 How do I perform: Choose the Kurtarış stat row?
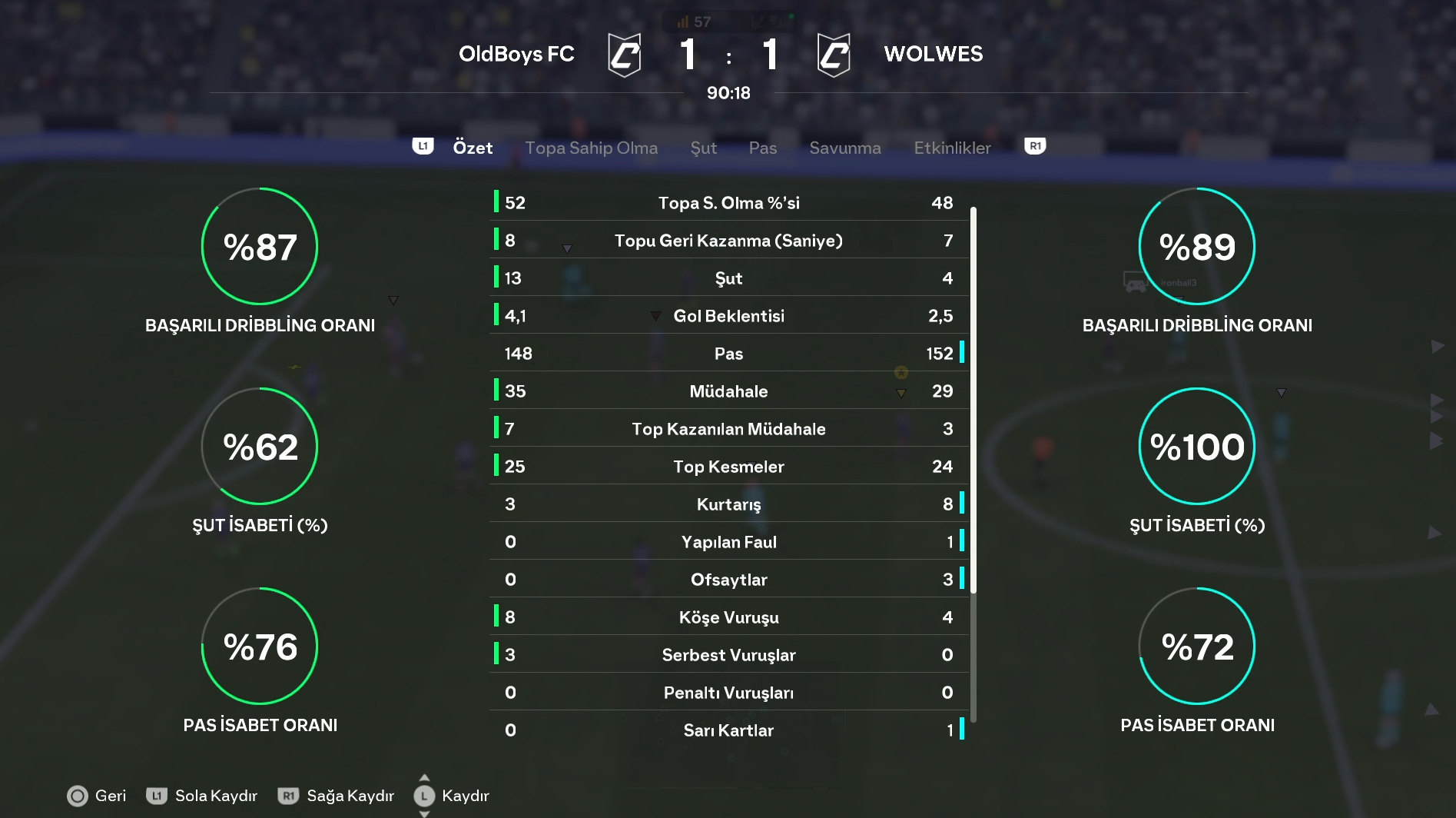[728, 504]
